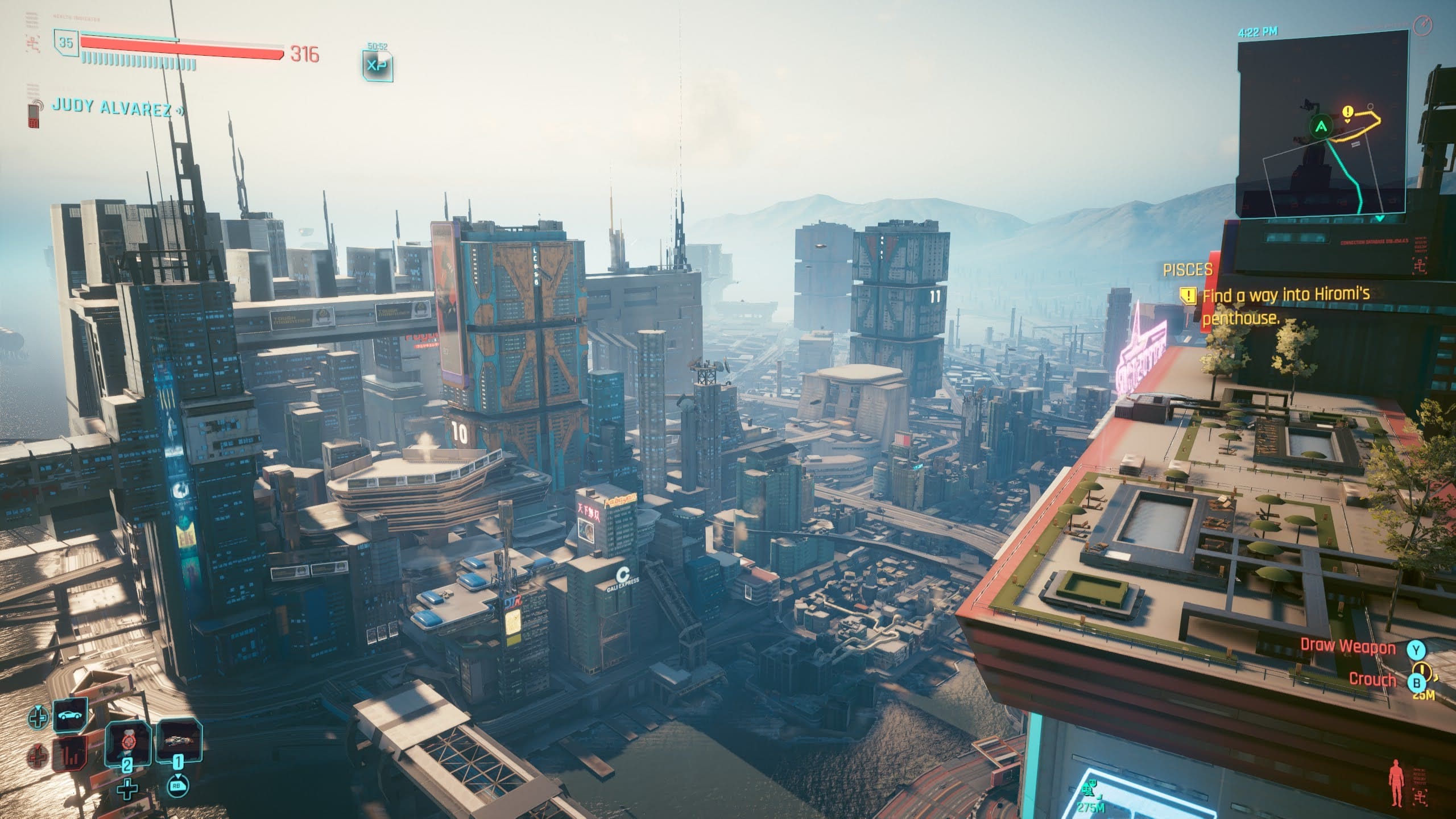Select the gadget slot with count 1
This screenshot has width=1456, height=819.
[x=179, y=742]
